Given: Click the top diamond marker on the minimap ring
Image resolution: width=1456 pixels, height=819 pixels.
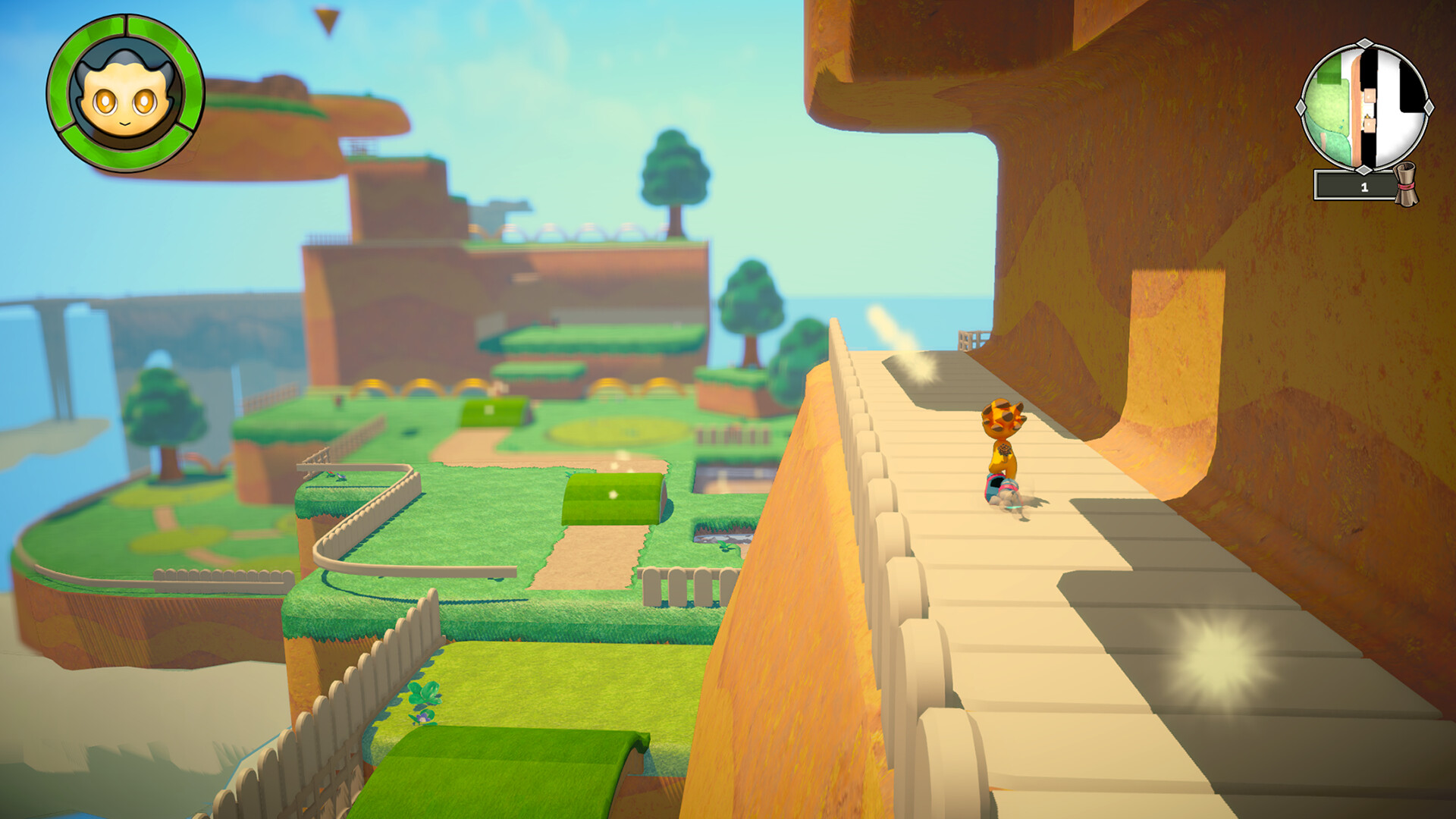Looking at the screenshot, I should point(1363,42).
